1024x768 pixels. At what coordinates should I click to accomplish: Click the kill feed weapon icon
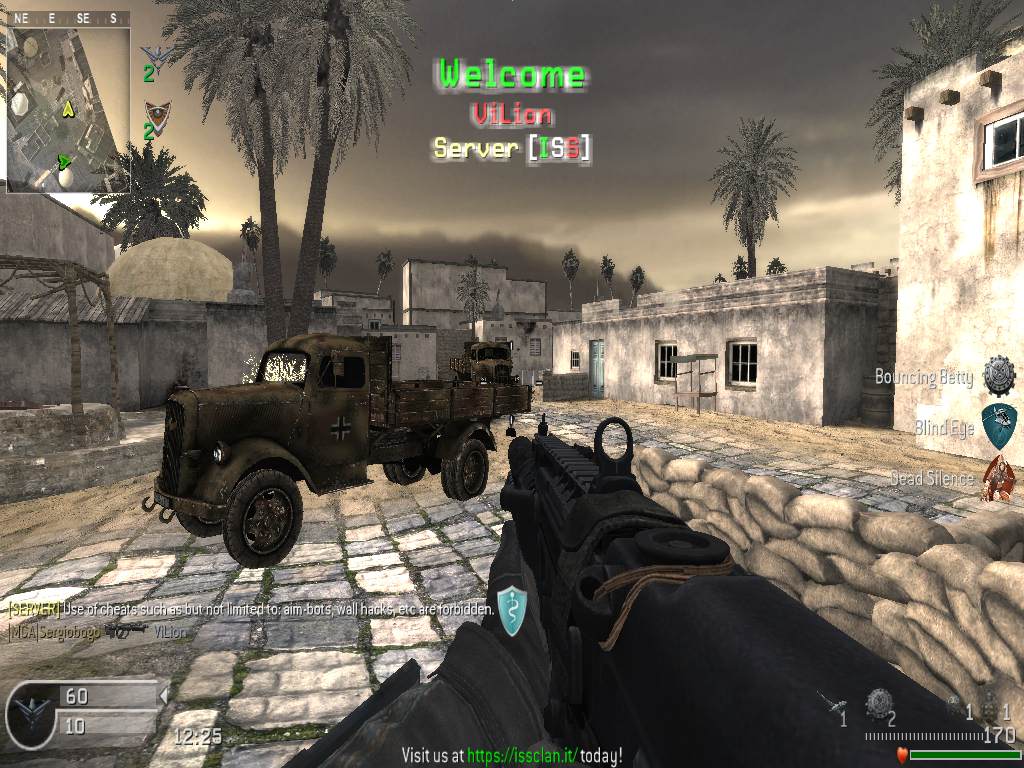coord(126,630)
